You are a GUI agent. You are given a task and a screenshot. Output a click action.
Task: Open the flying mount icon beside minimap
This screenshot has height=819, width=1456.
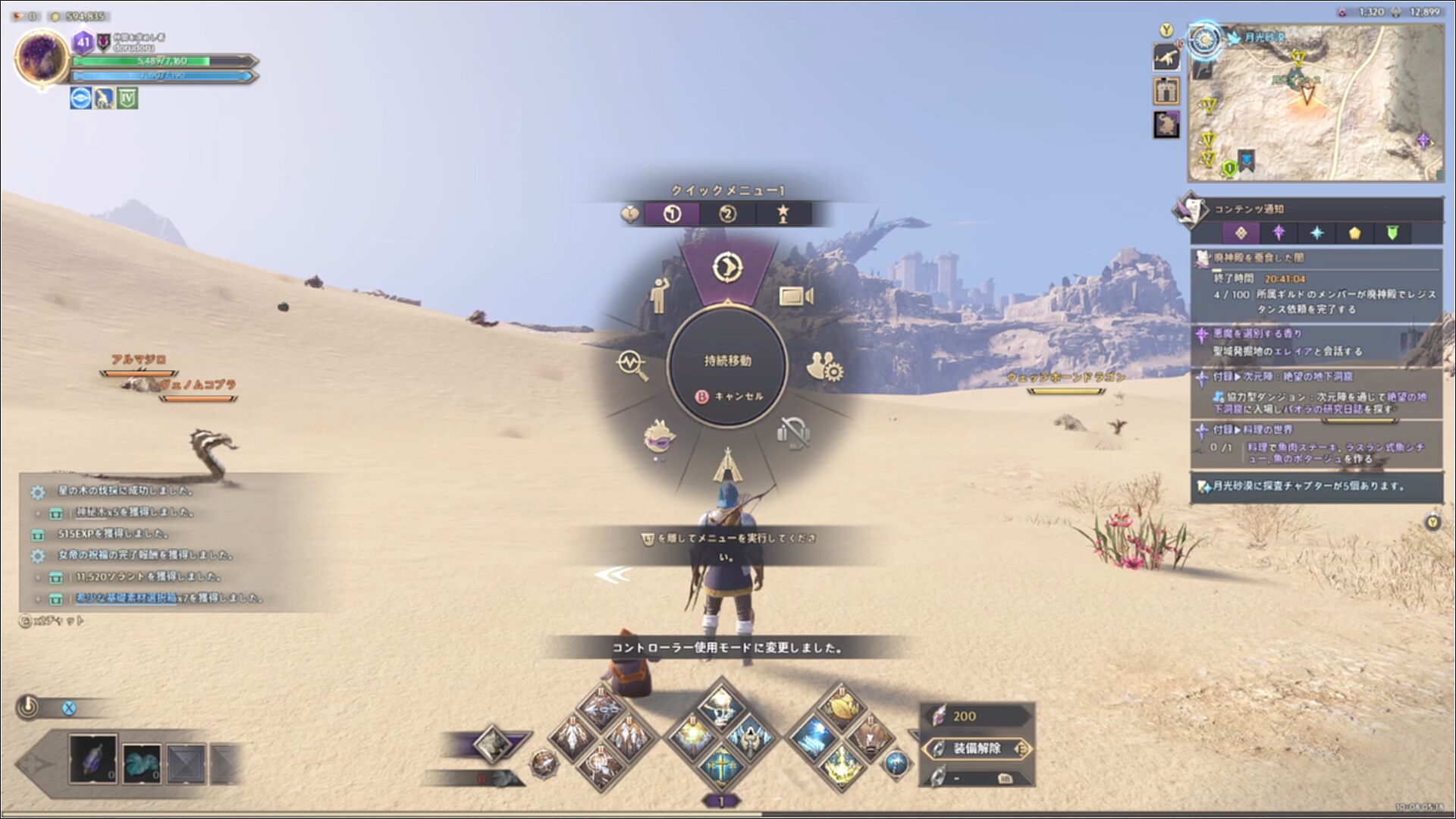tap(1166, 58)
